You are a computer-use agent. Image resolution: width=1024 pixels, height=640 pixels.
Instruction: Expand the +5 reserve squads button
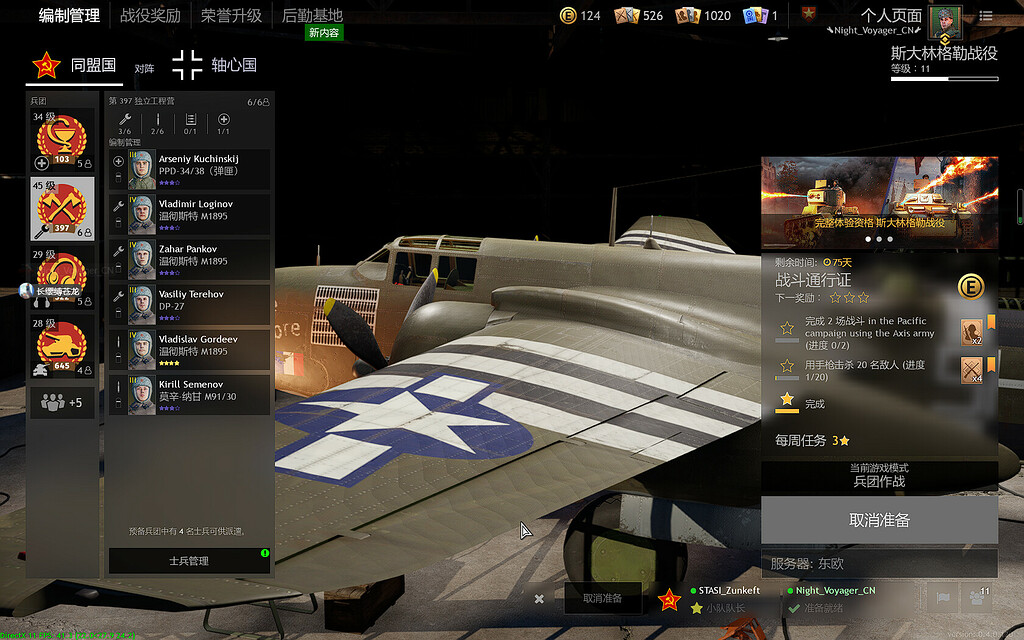(x=62, y=403)
